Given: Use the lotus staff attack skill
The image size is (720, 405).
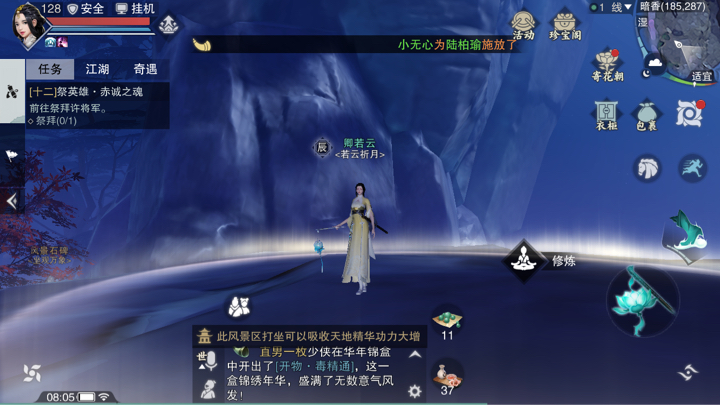Looking at the screenshot, I should pyautogui.click(x=642, y=300).
